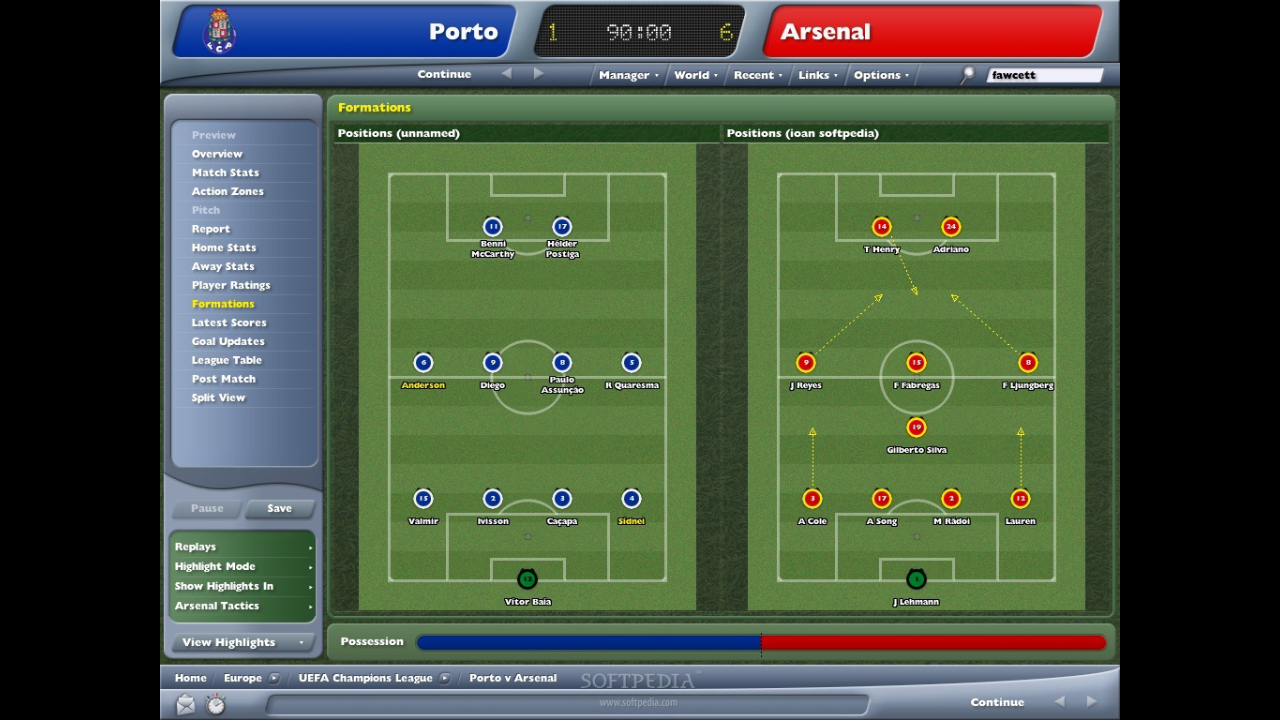The height and width of the screenshot is (720, 1280).
Task: View the Player Ratings list
Action: click(x=231, y=285)
